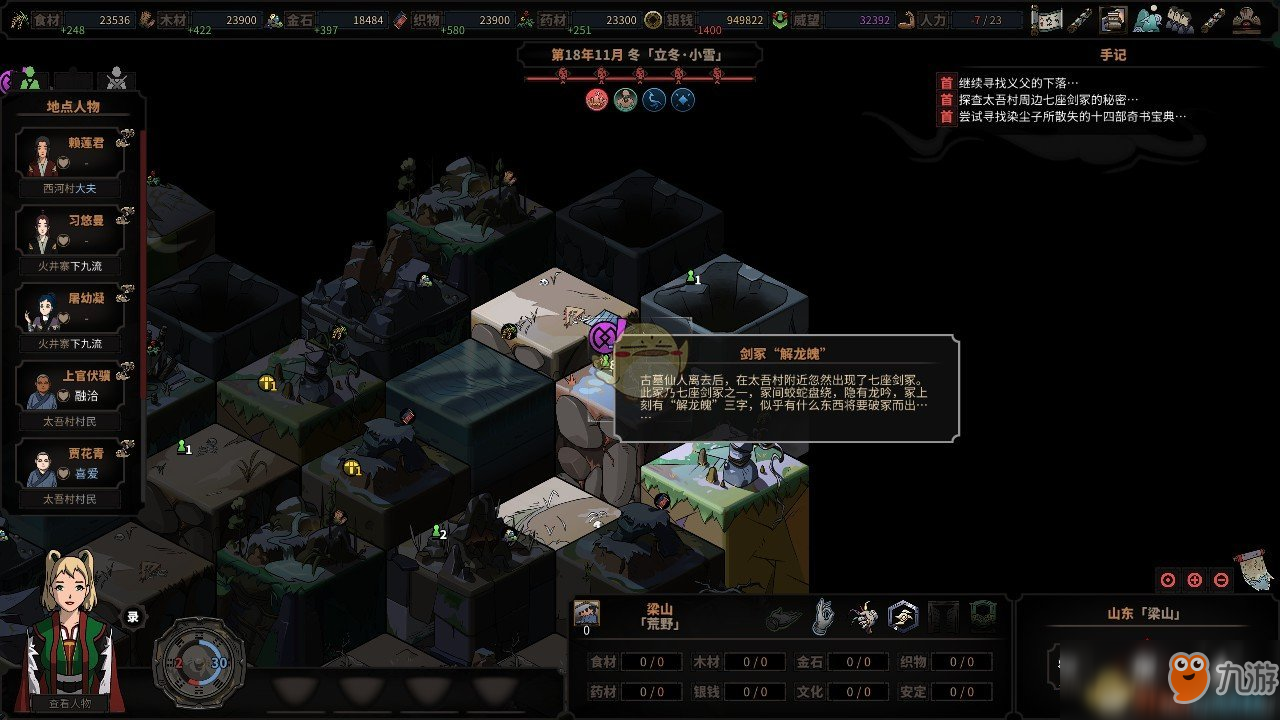Open the red-roofed pavilion icon at top right
The image size is (1280, 720).
tap(1246, 19)
